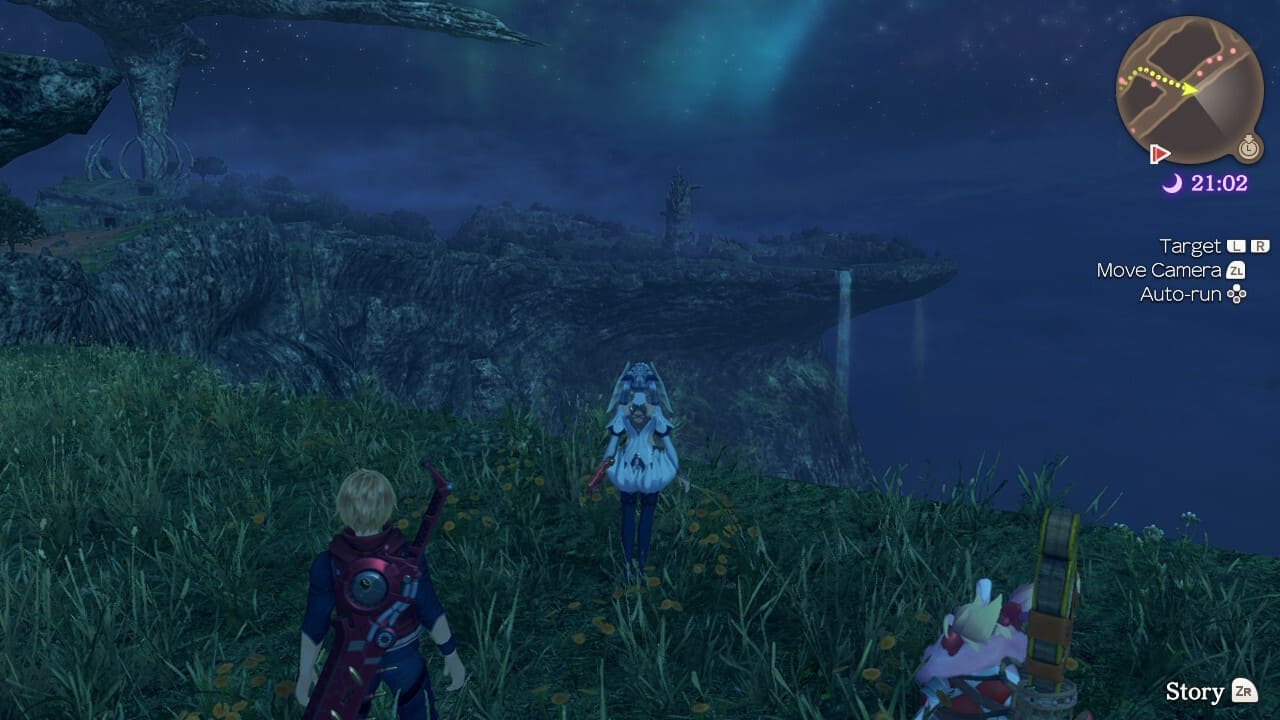Image resolution: width=1280 pixels, height=720 pixels.
Task: Open the circular minimap
Action: 1189,91
